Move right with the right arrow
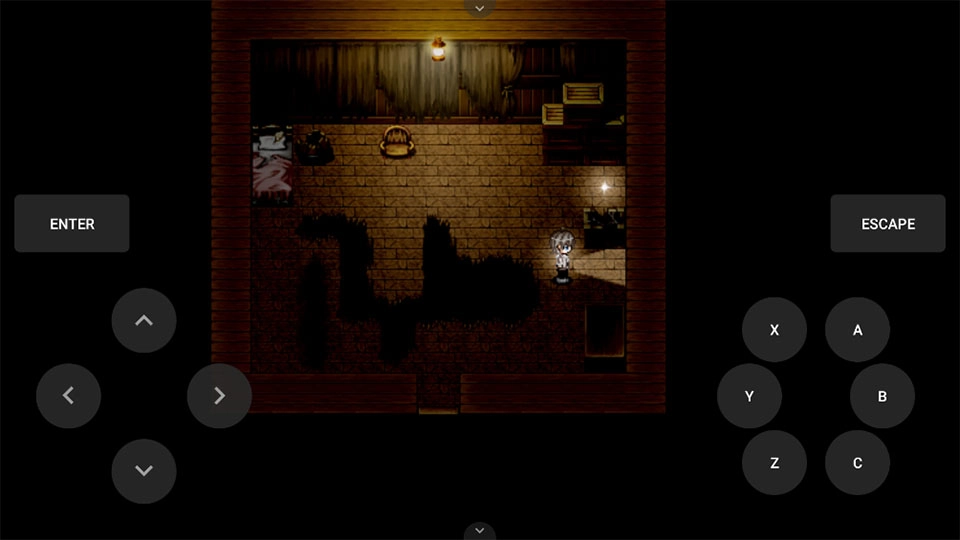This screenshot has width=960, height=540. [x=219, y=396]
